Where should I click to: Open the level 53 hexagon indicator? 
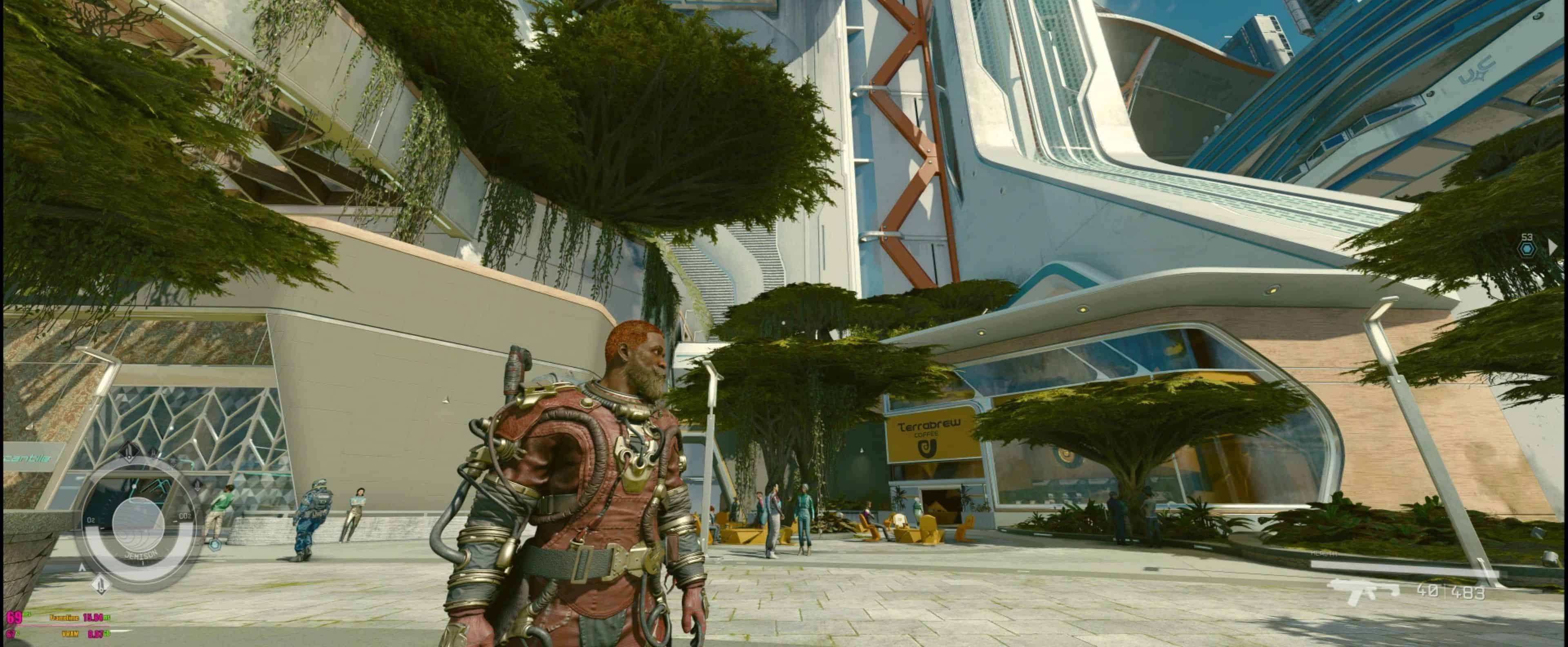[1526, 248]
